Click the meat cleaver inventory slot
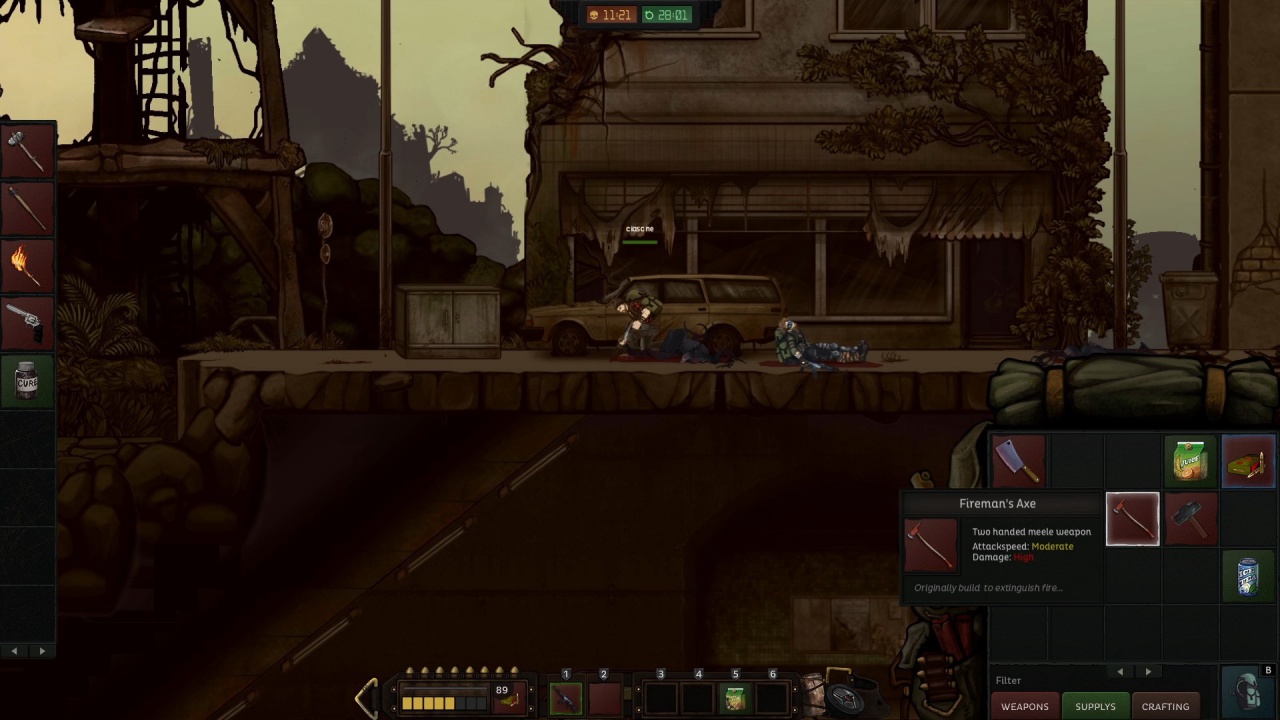 click(1019, 460)
